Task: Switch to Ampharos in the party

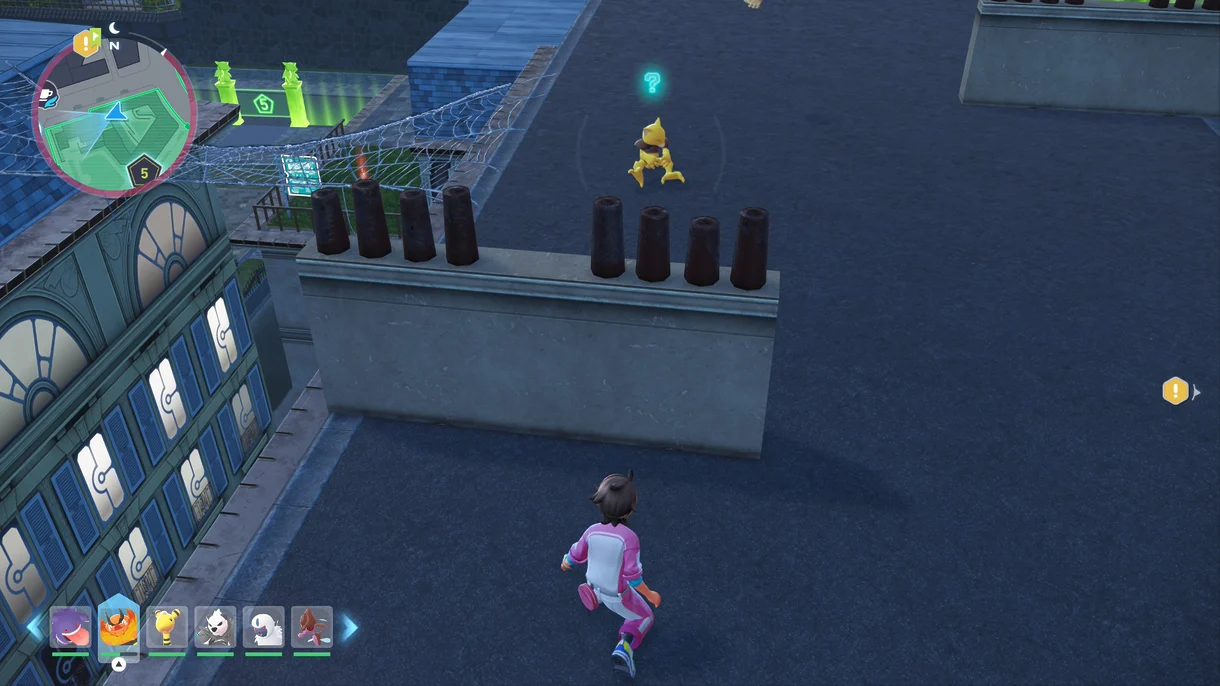Action: (x=167, y=628)
